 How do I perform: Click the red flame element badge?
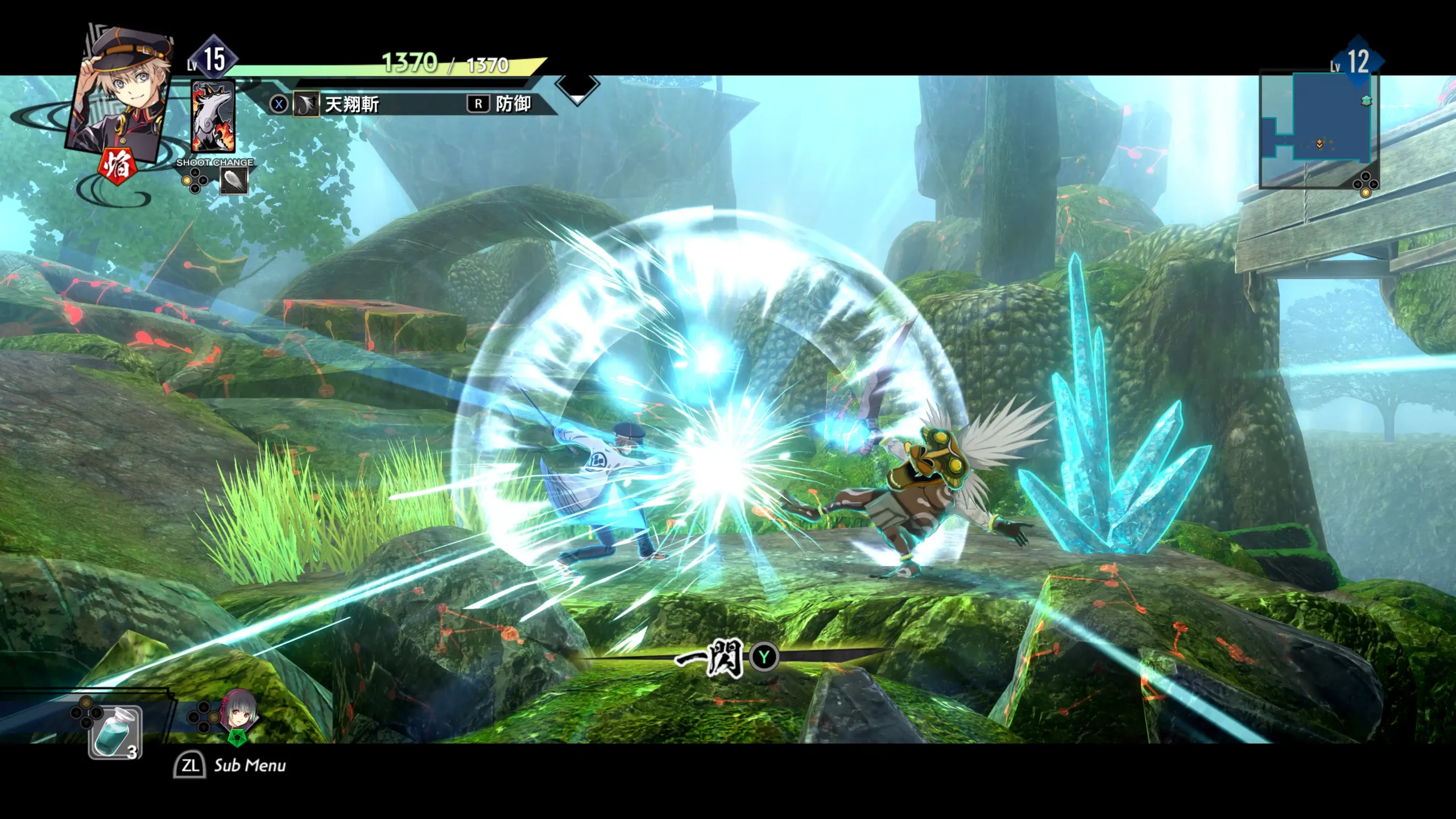117,166
